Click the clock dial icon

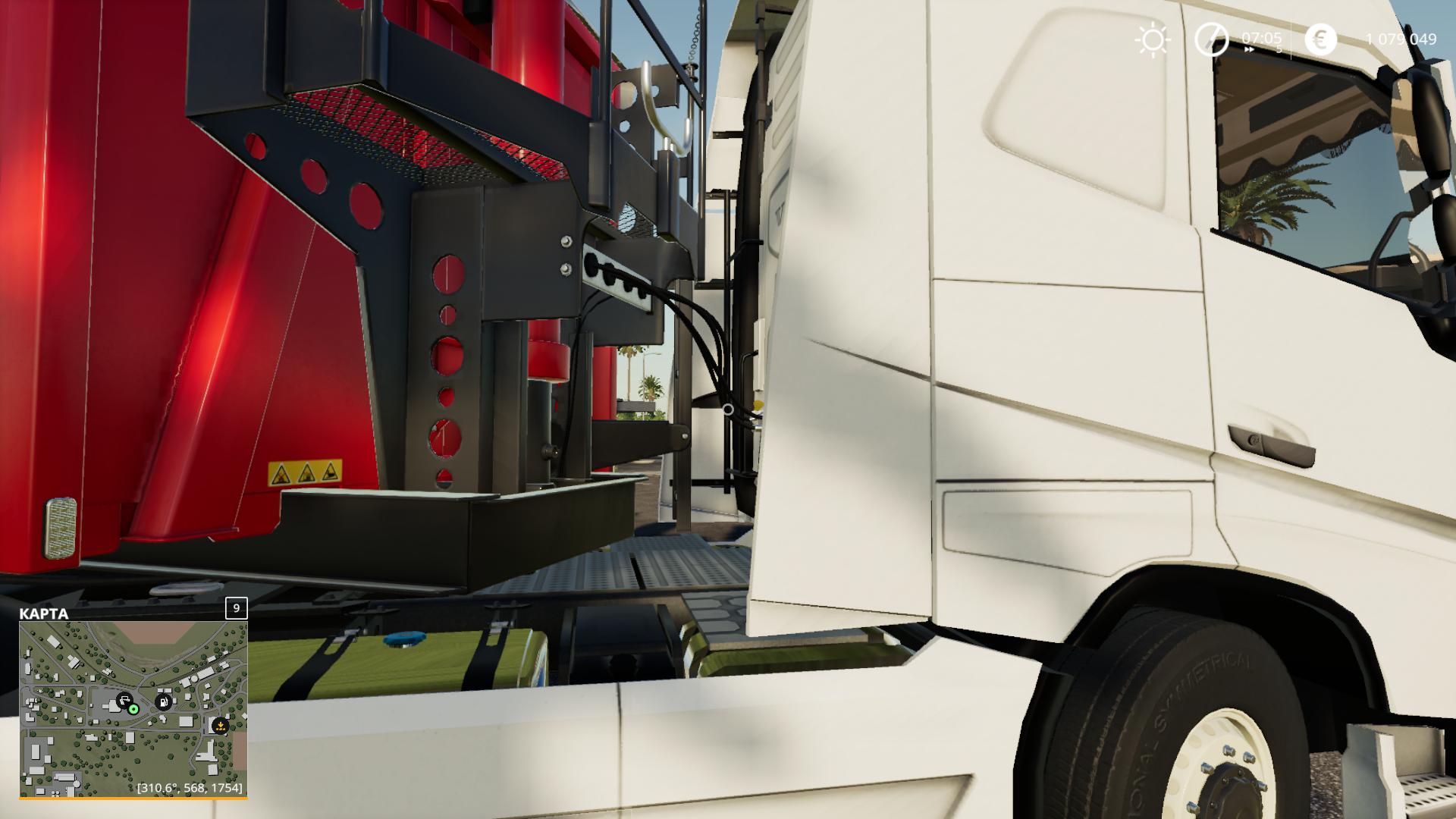coord(1211,39)
